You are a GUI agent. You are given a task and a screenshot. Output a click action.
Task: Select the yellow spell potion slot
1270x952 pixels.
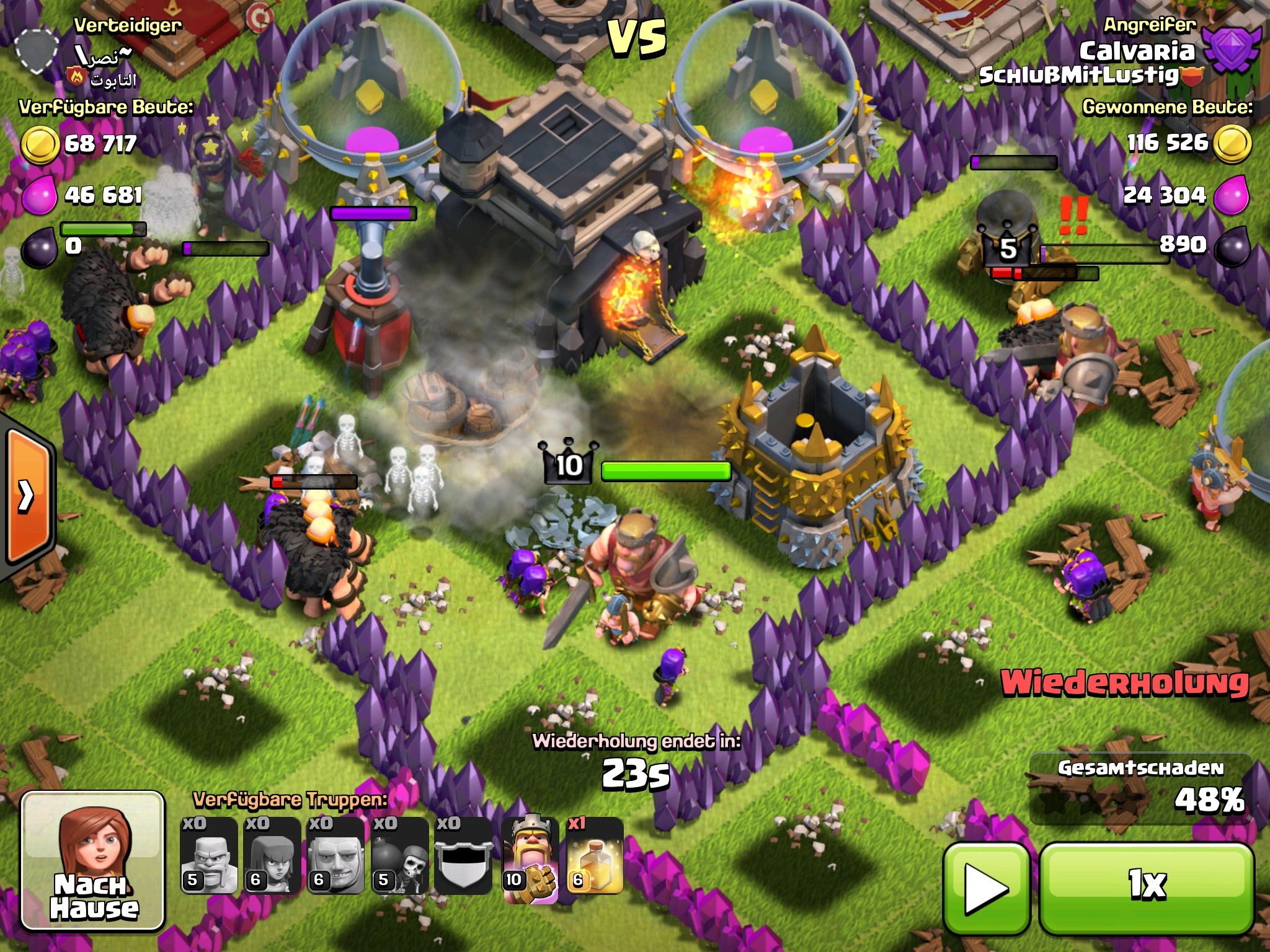[x=595, y=857]
